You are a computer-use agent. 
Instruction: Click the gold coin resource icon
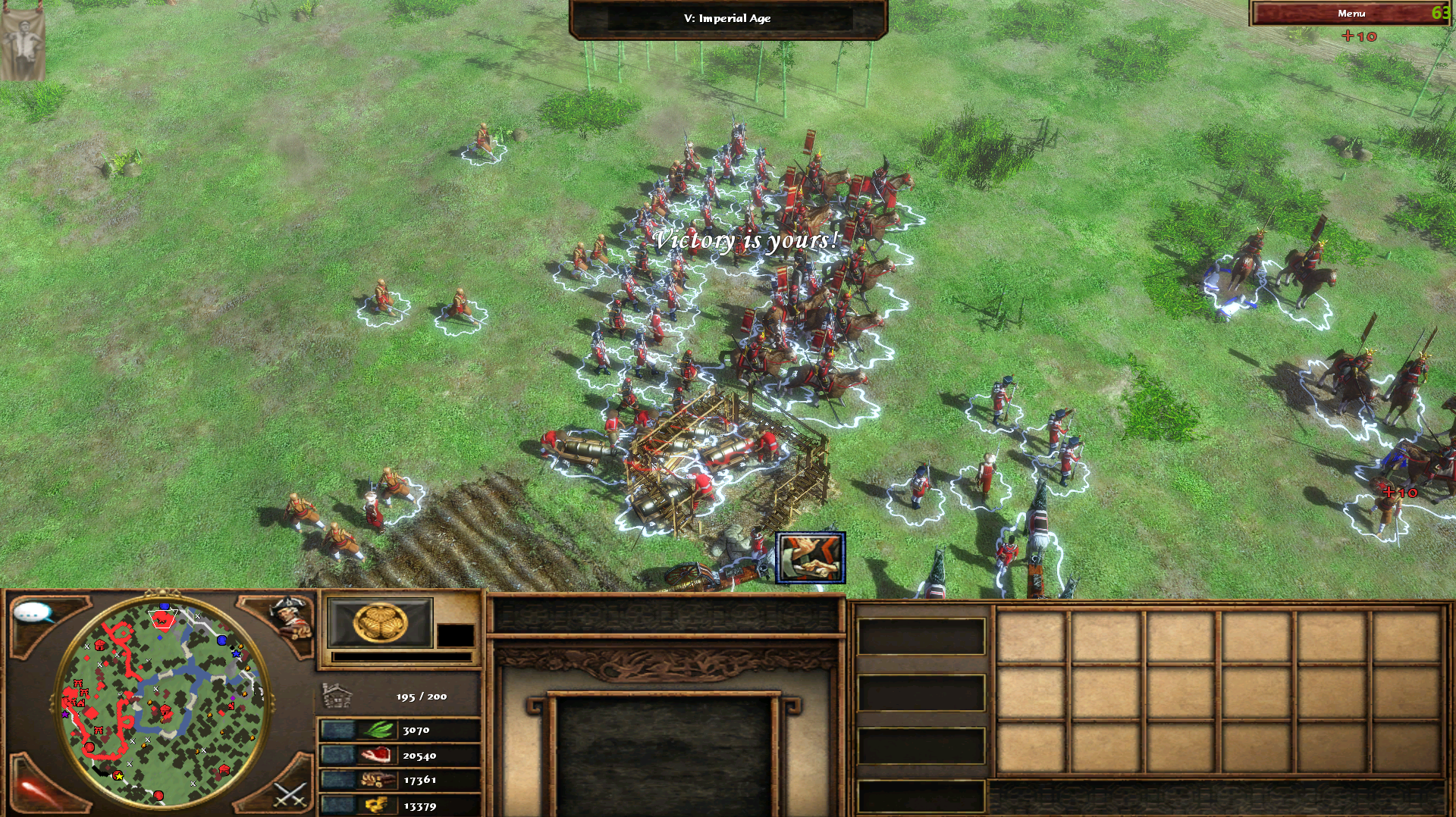(377, 805)
